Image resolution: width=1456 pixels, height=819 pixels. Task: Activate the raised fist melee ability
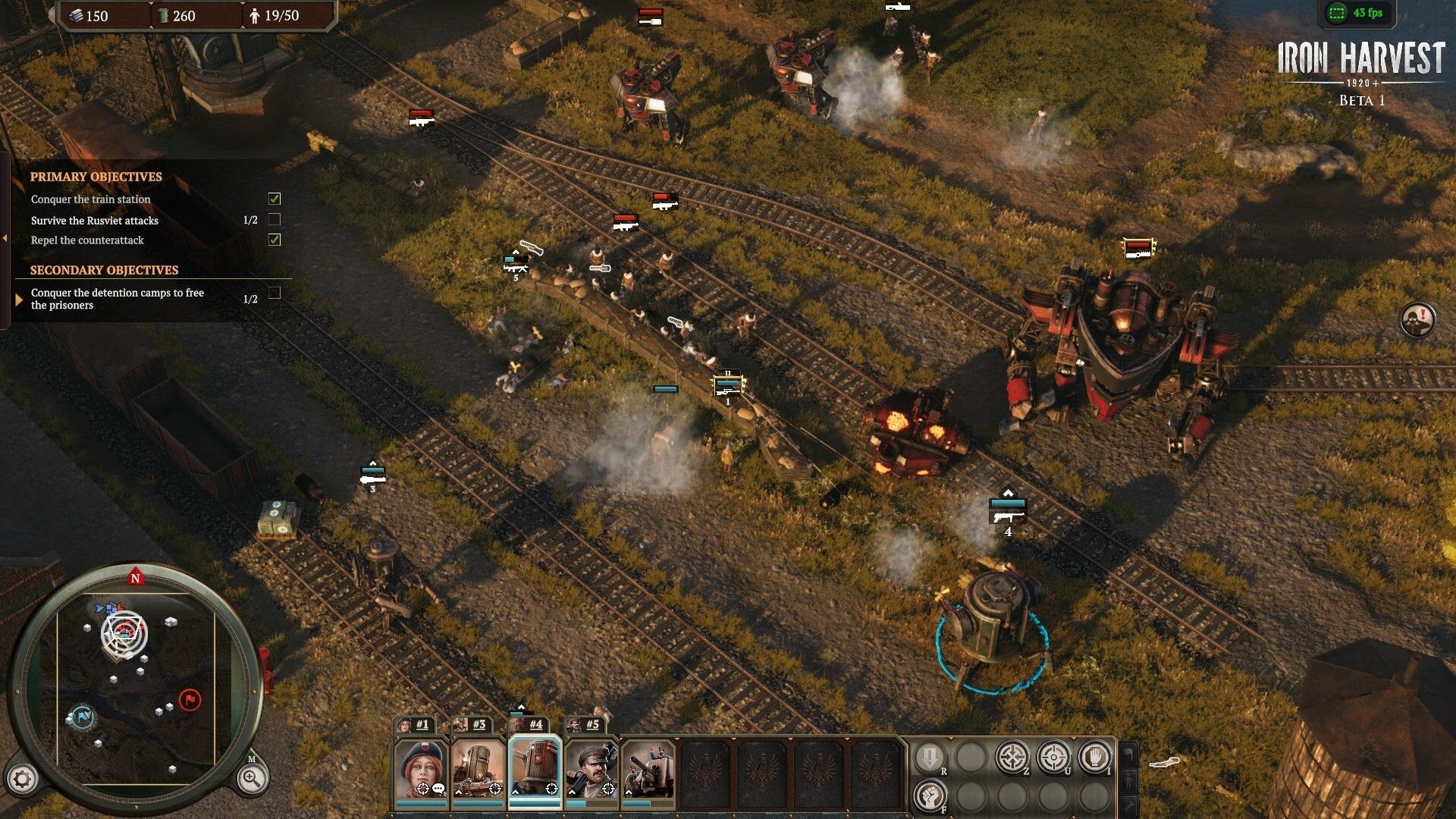(x=930, y=796)
